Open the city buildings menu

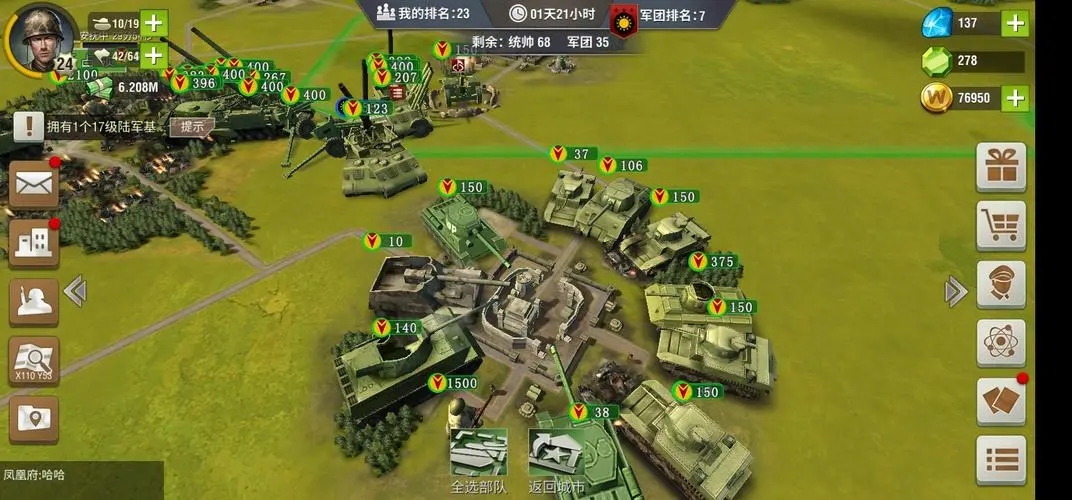[34, 242]
